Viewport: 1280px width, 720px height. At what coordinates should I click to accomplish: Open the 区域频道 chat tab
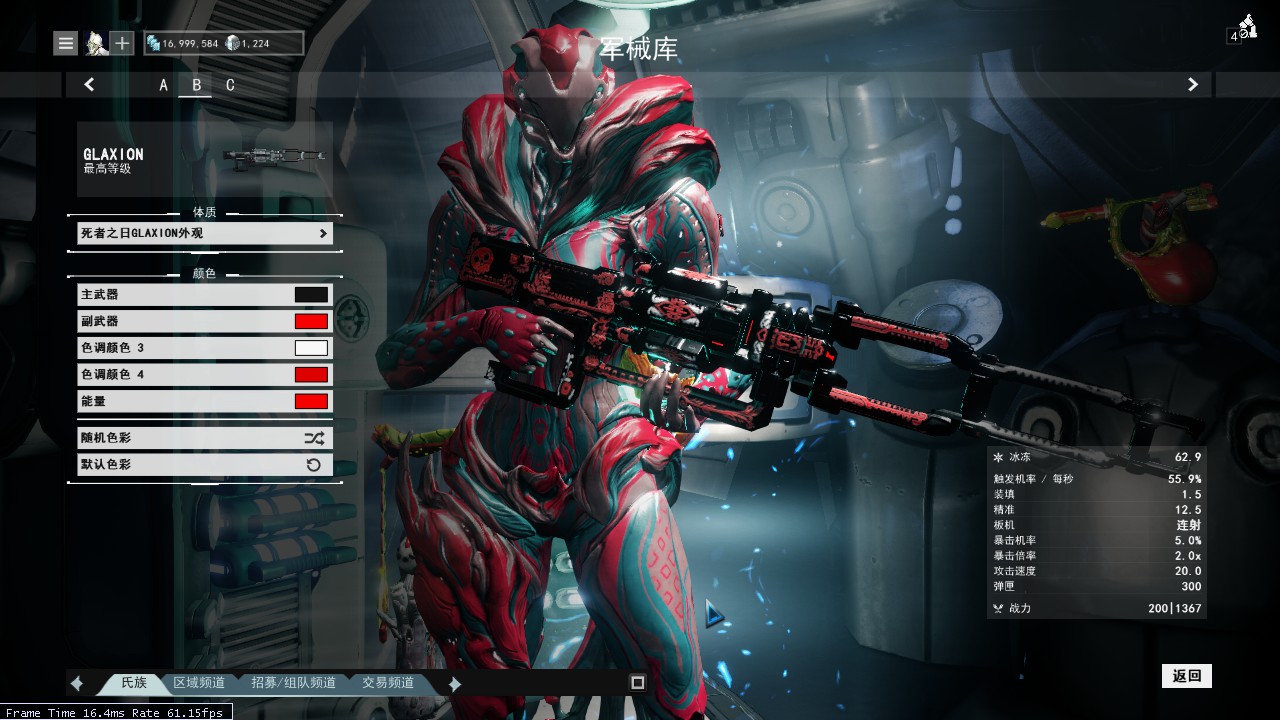coord(199,683)
